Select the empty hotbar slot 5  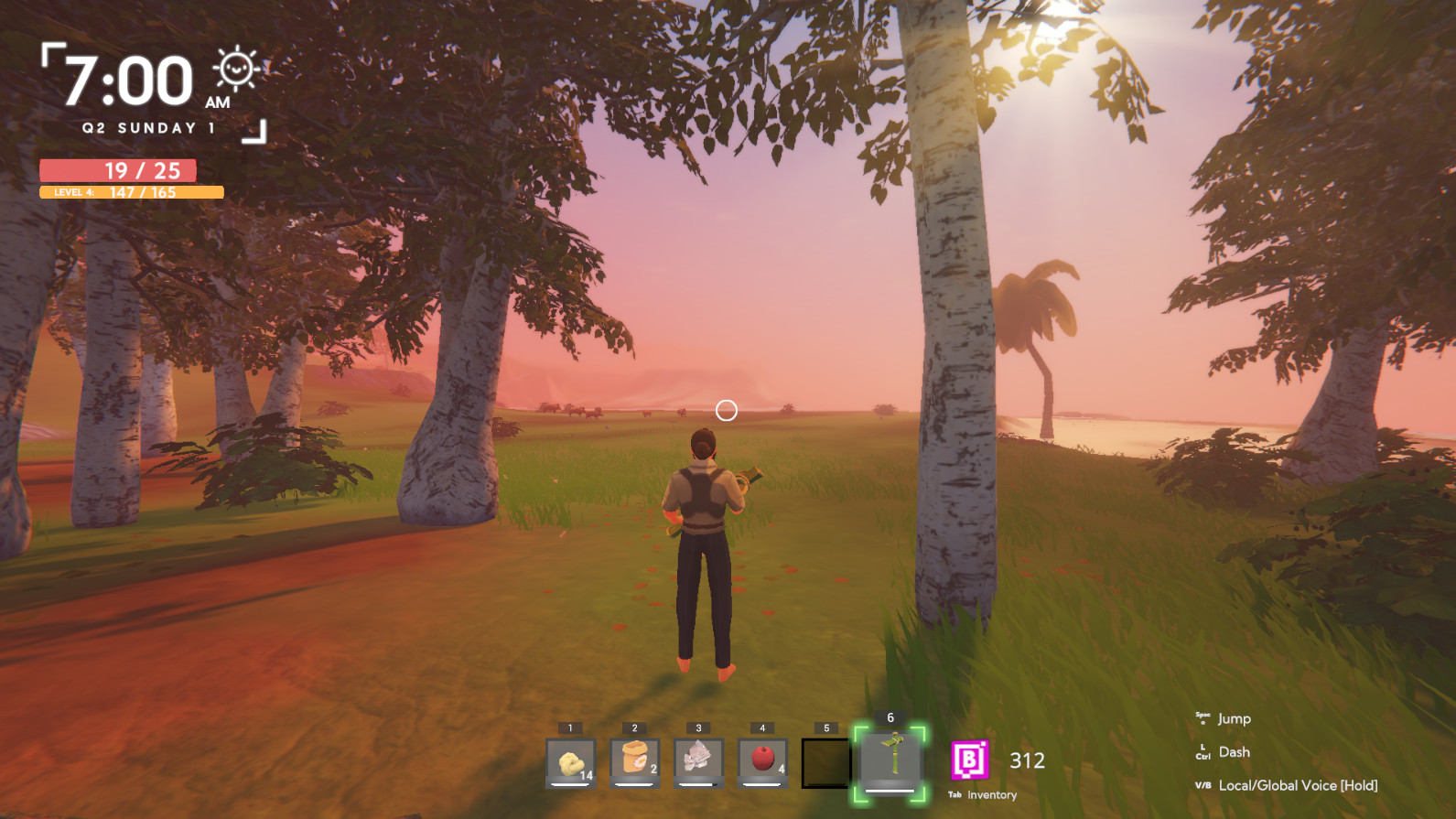(x=825, y=763)
